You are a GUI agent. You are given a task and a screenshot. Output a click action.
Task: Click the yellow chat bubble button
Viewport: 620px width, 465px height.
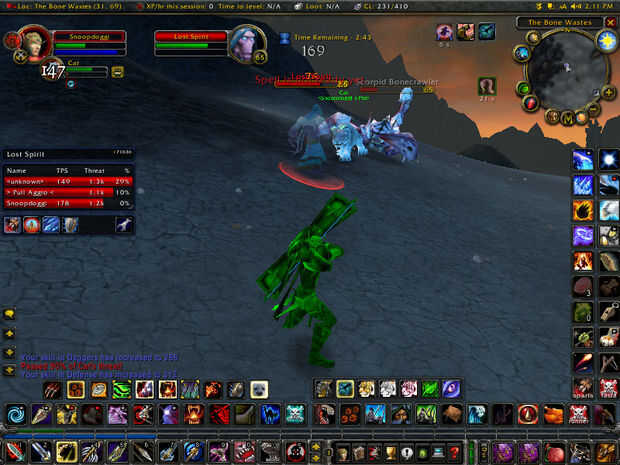(10, 314)
